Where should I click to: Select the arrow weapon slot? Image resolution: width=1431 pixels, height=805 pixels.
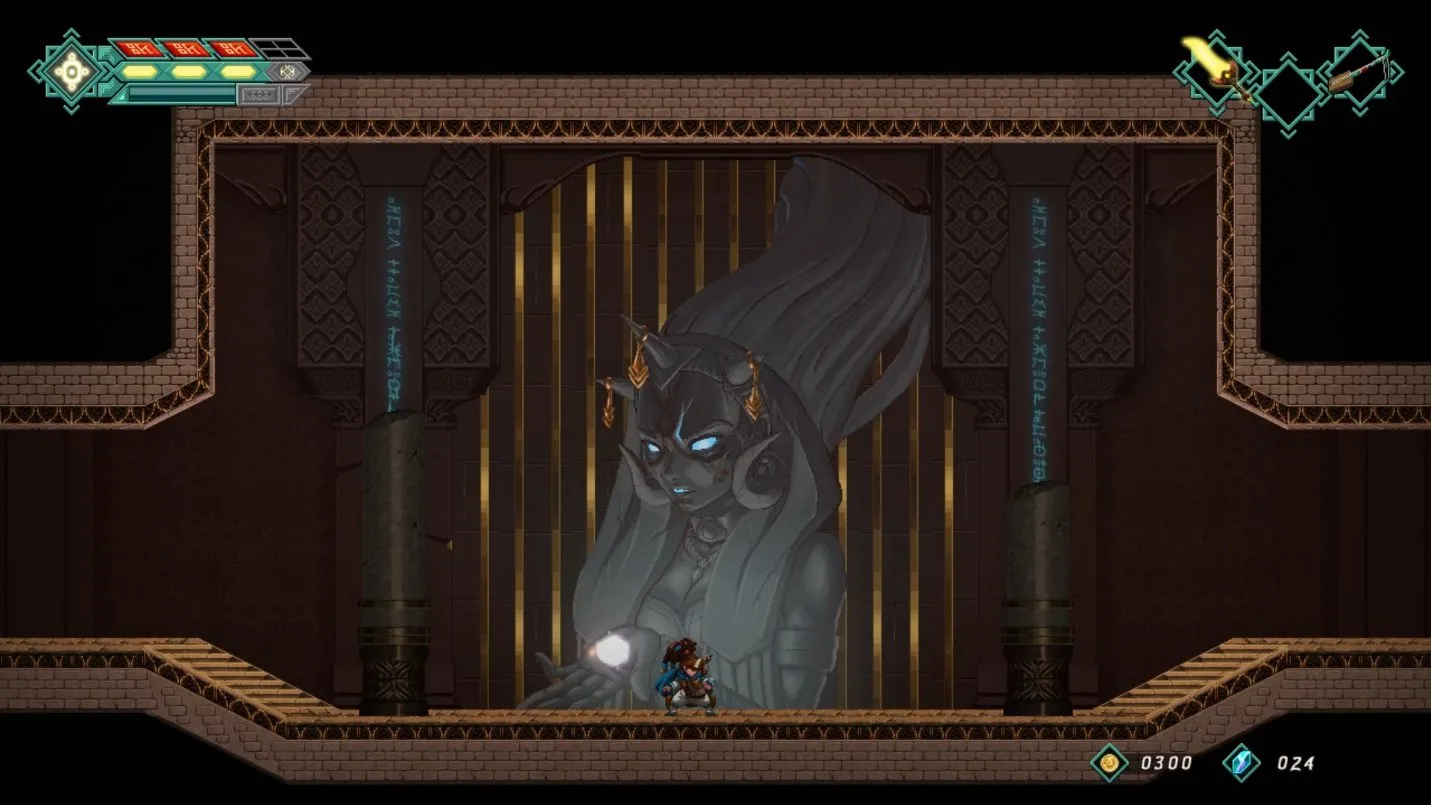point(1360,74)
